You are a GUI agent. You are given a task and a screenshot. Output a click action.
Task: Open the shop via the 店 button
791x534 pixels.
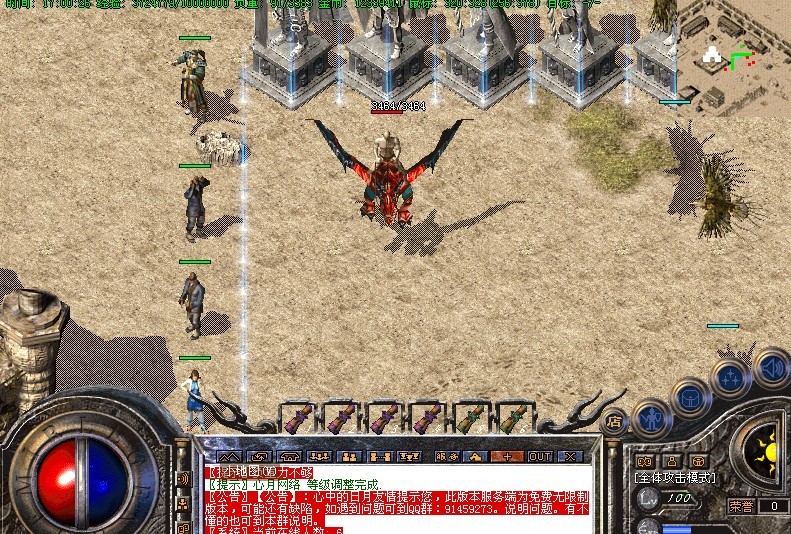614,420
